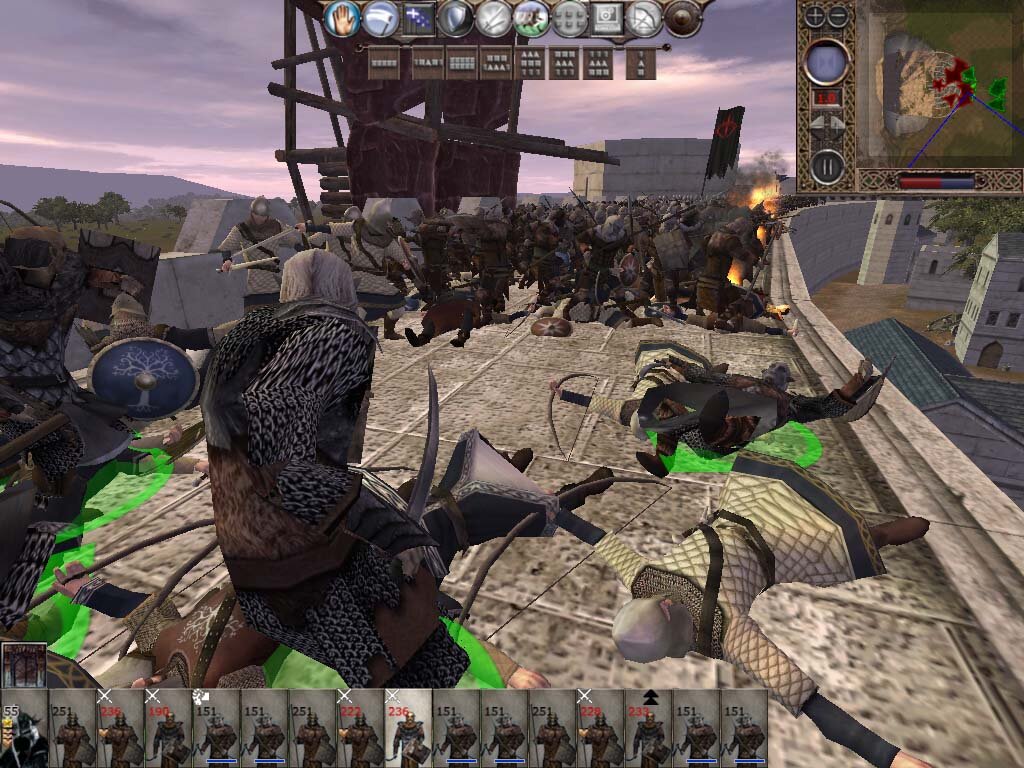Select the general's unit card with 55 men
This screenshot has height=768, width=1024.
24,732
